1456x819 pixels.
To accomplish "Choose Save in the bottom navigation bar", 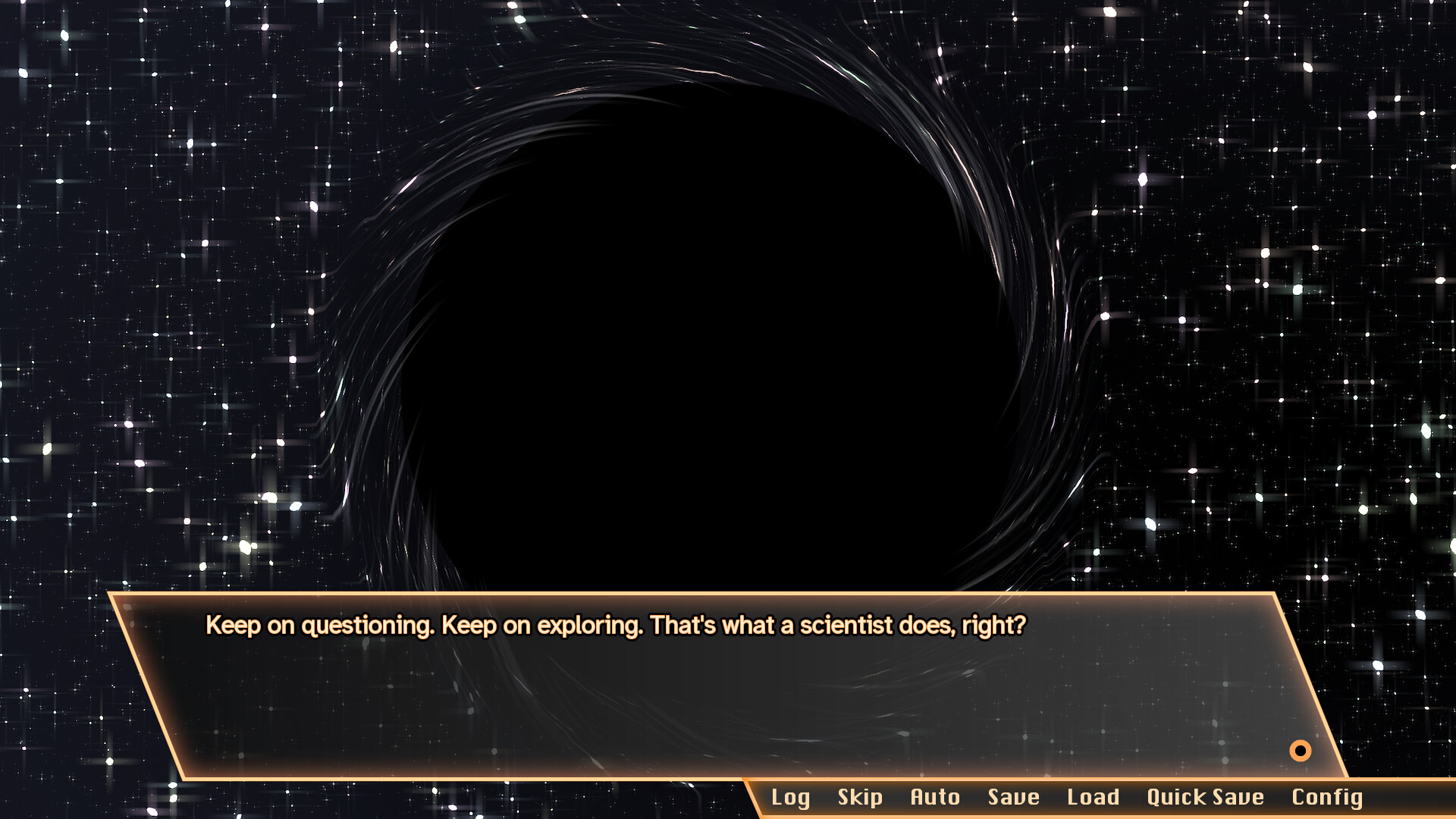I will [1013, 797].
